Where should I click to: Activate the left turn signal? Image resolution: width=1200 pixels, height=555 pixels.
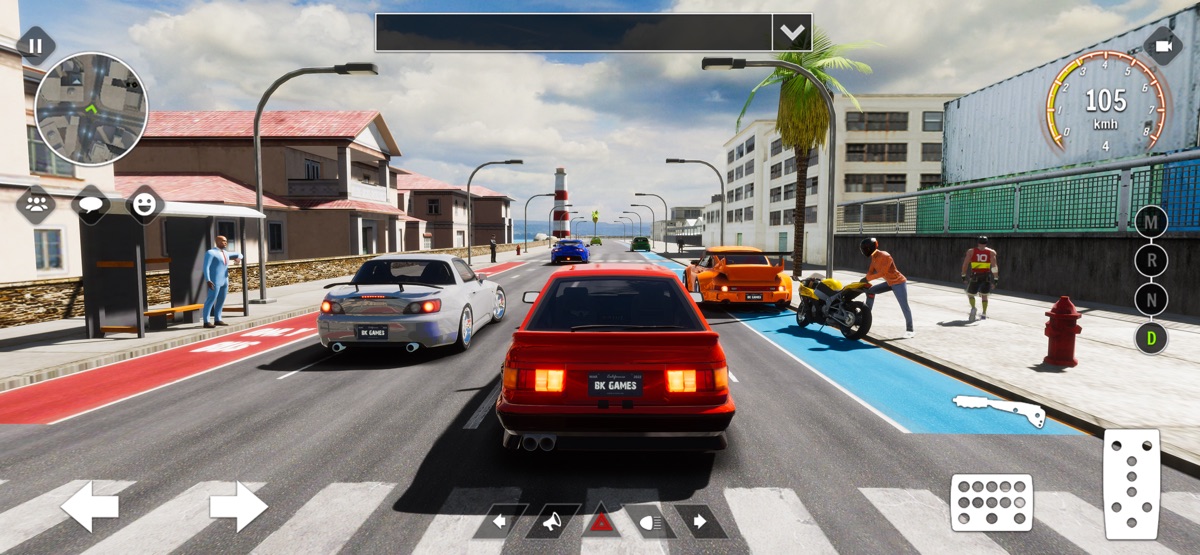(500, 521)
